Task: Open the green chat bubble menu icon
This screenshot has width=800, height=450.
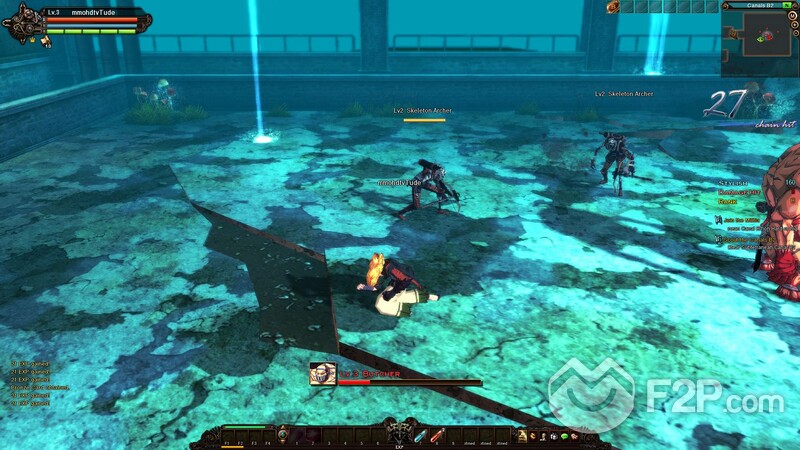Action: pos(562,436)
